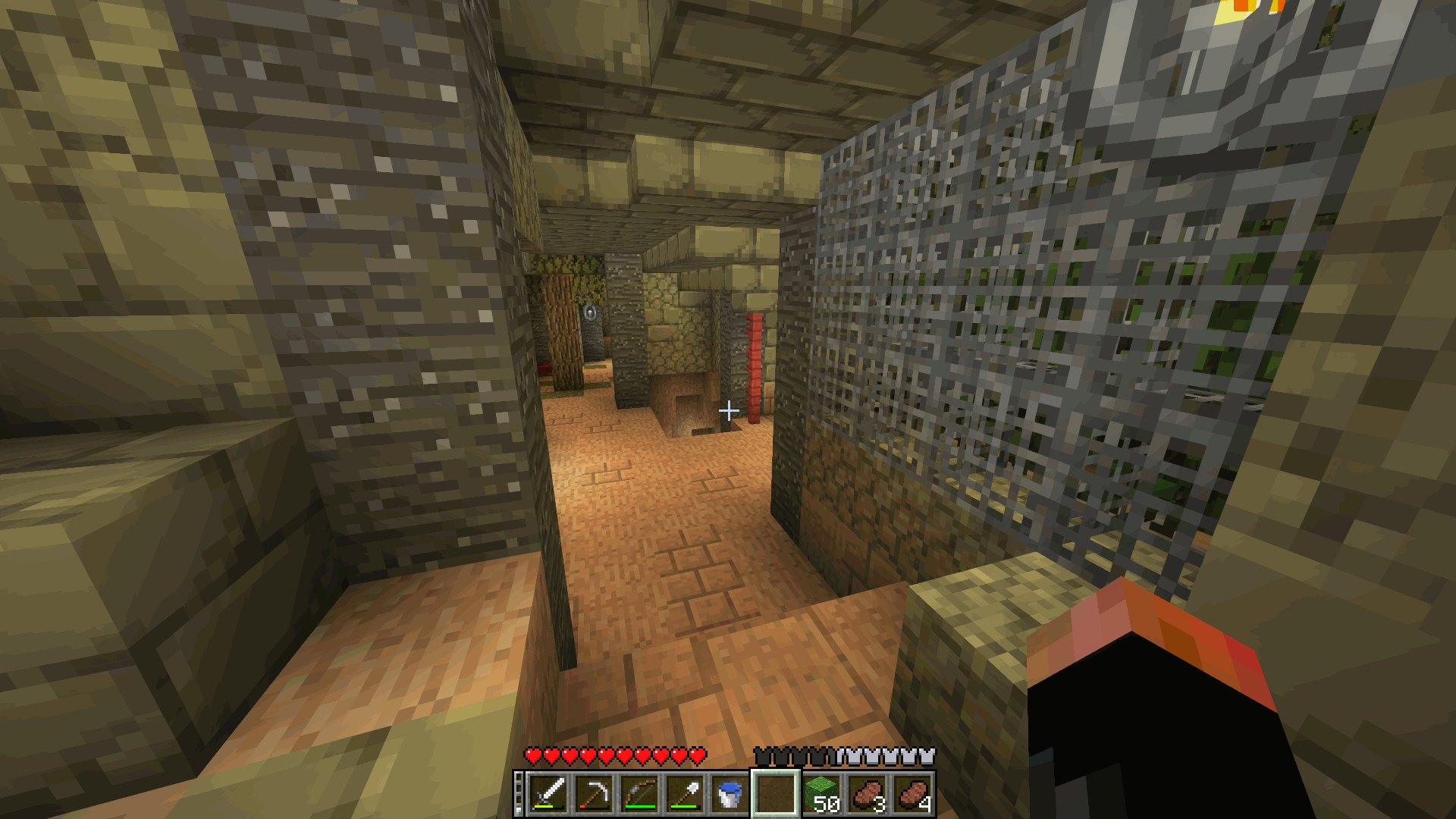Choose the cooked meat stack of 4

pos(913,794)
